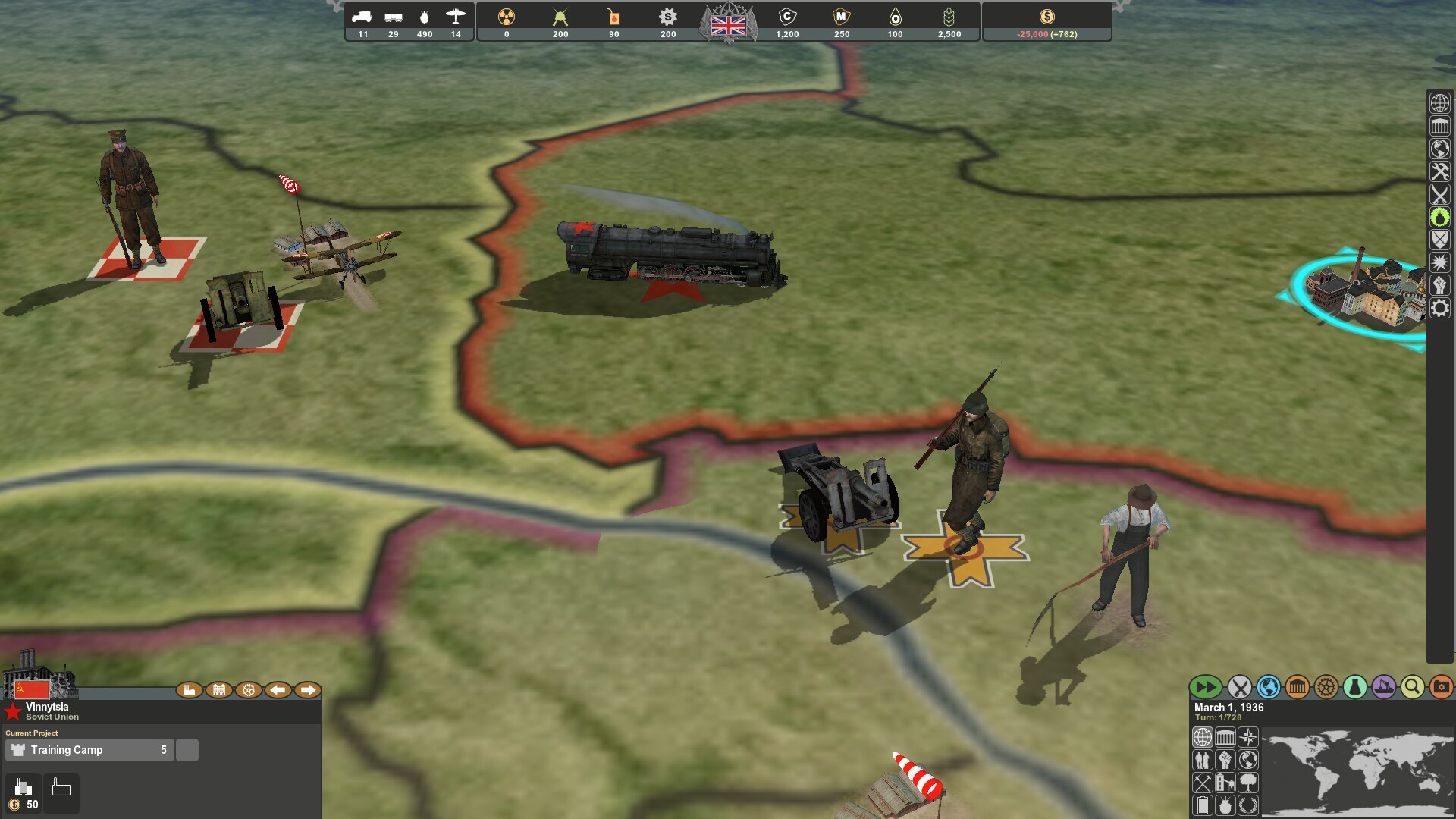End turn with the green fast-forward button
1456x819 pixels.
[1204, 688]
